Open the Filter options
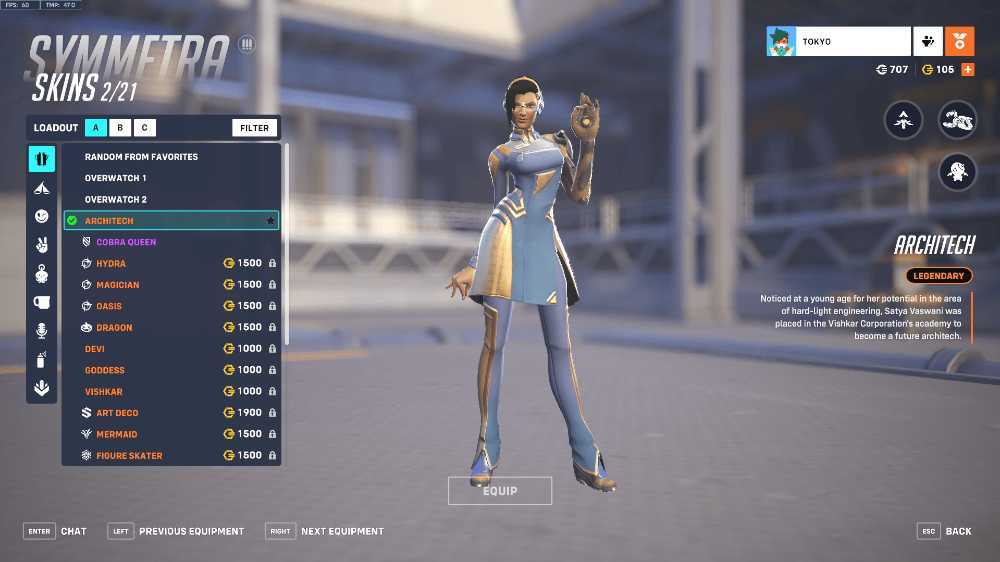The width and height of the screenshot is (1000, 562). pos(254,128)
